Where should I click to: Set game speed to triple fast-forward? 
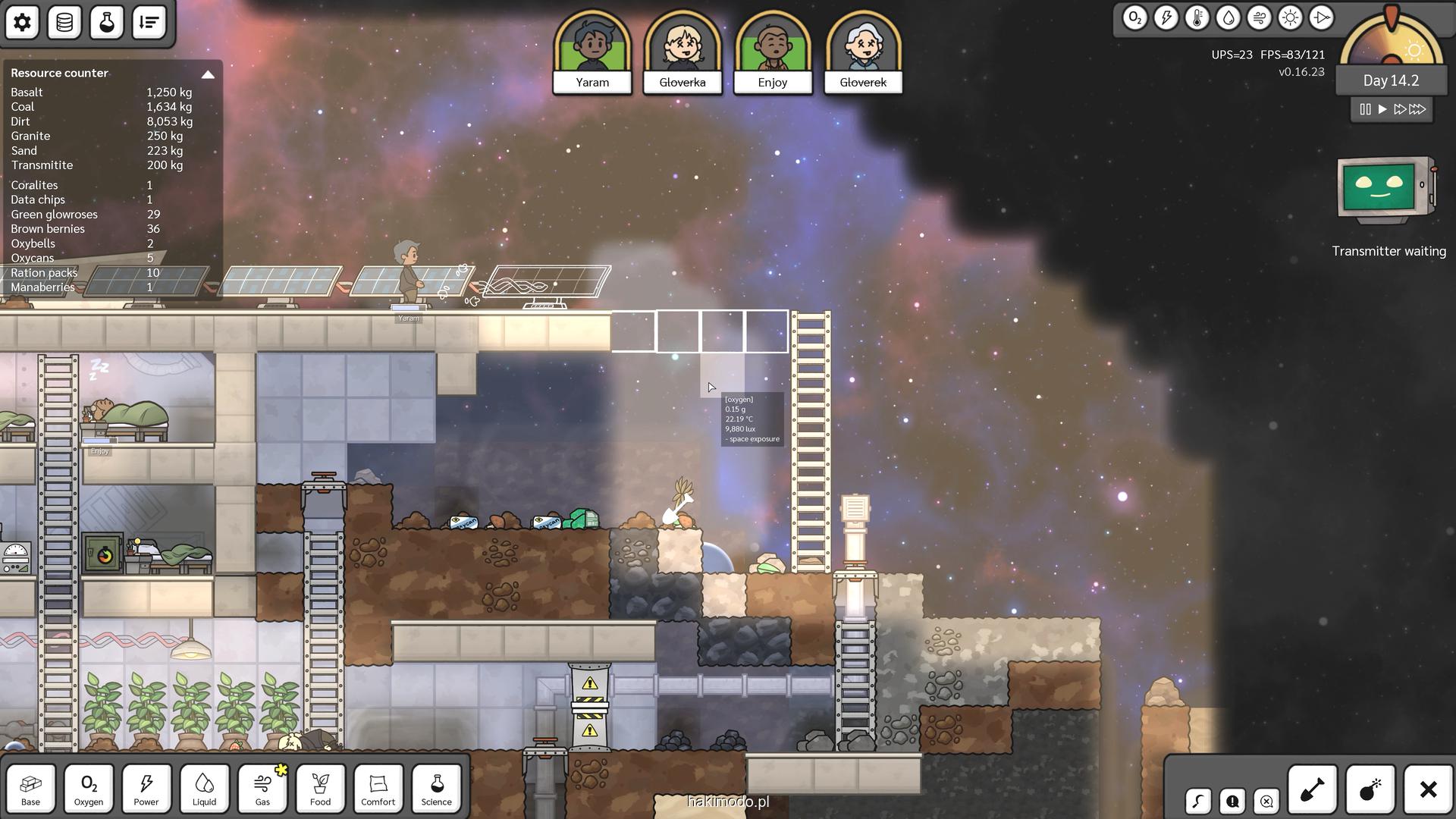point(1417,109)
